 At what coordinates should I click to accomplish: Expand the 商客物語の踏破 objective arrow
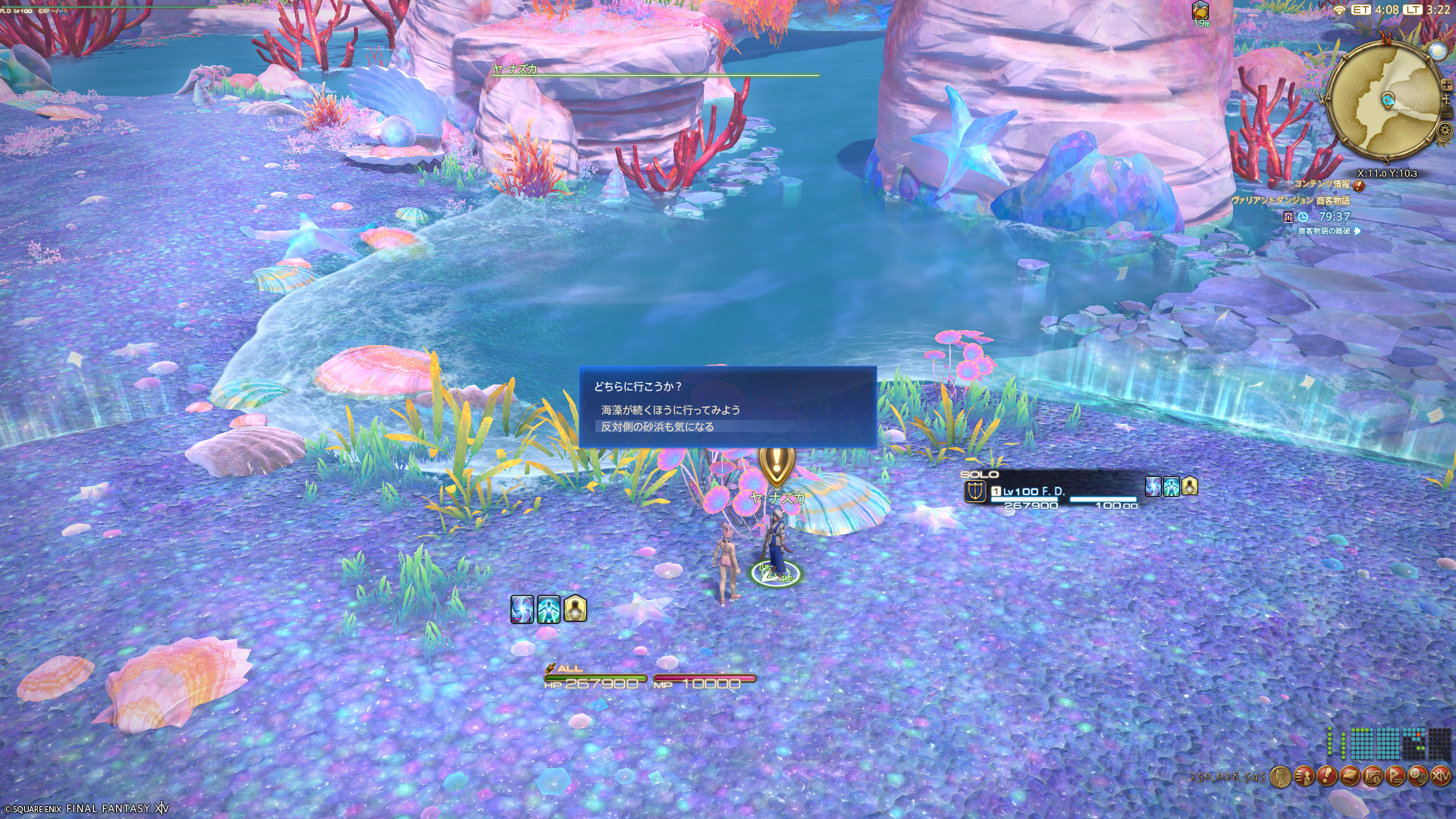point(1357,231)
